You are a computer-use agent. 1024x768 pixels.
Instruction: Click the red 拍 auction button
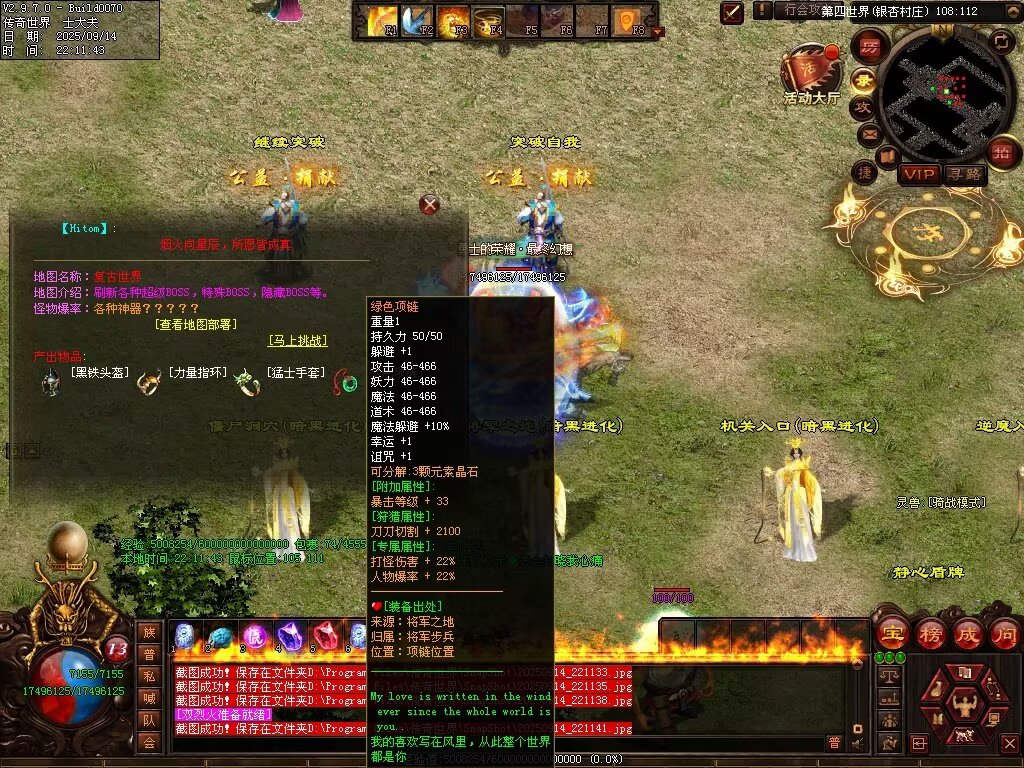[1002, 153]
